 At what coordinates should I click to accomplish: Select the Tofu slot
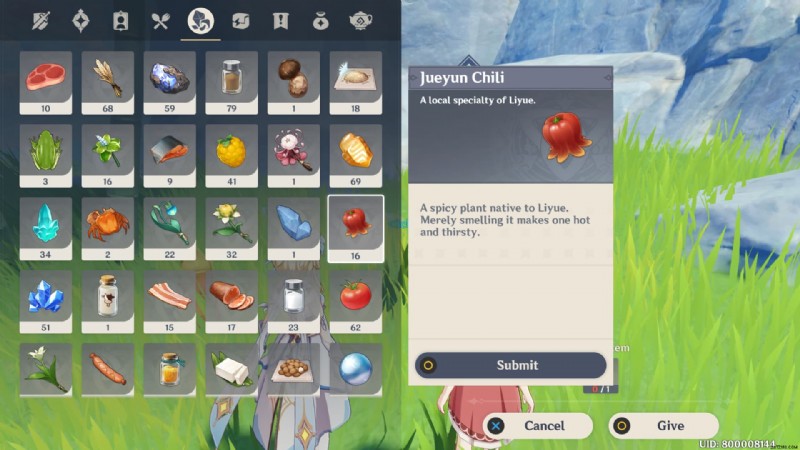click(x=232, y=368)
